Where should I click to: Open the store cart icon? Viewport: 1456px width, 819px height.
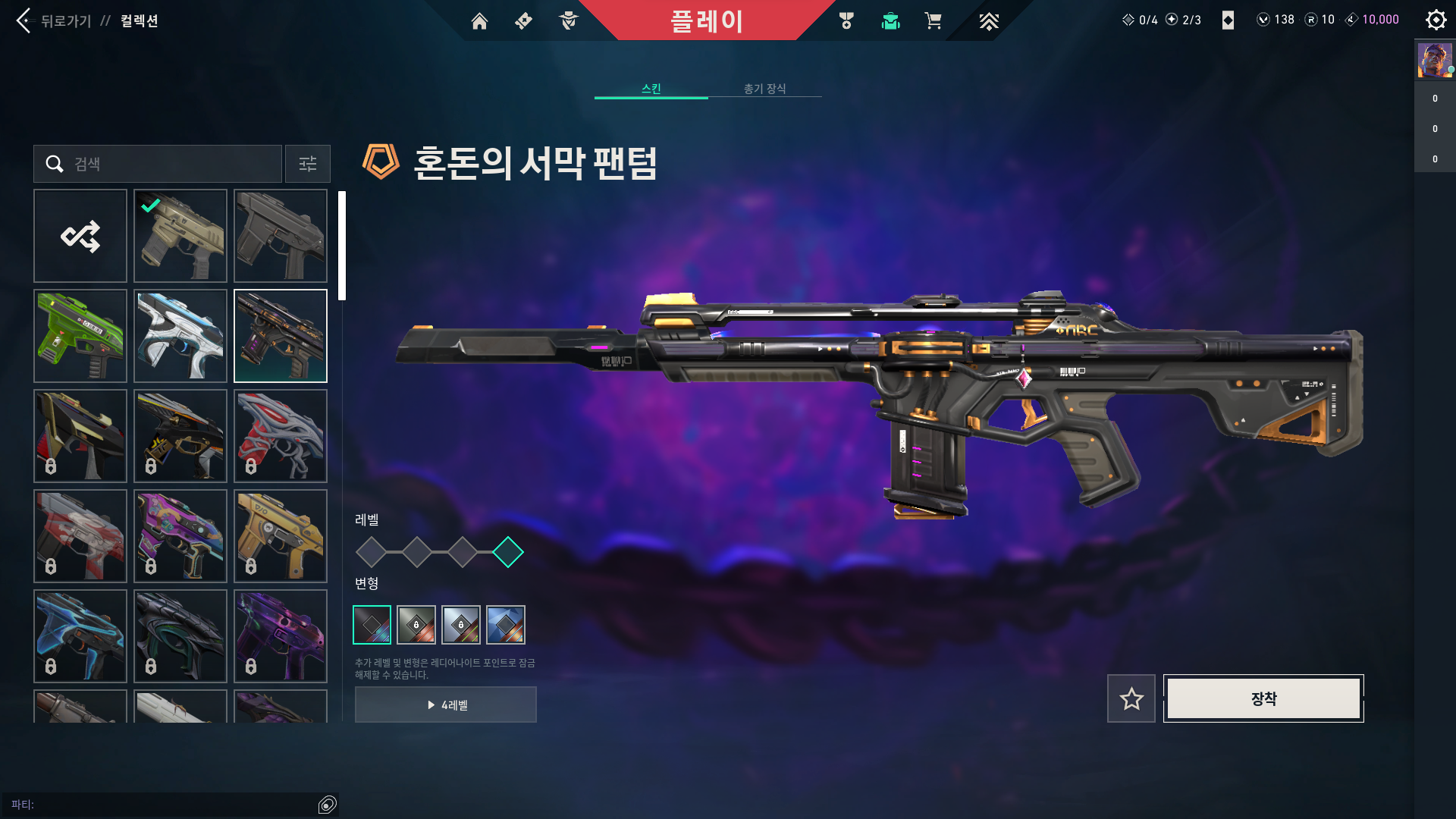tap(933, 21)
